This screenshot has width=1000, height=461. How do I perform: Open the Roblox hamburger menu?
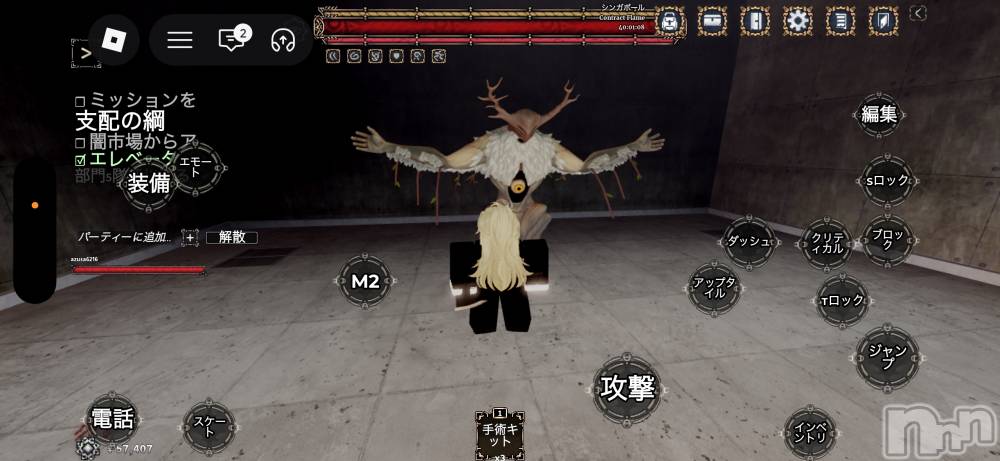pyautogui.click(x=180, y=40)
